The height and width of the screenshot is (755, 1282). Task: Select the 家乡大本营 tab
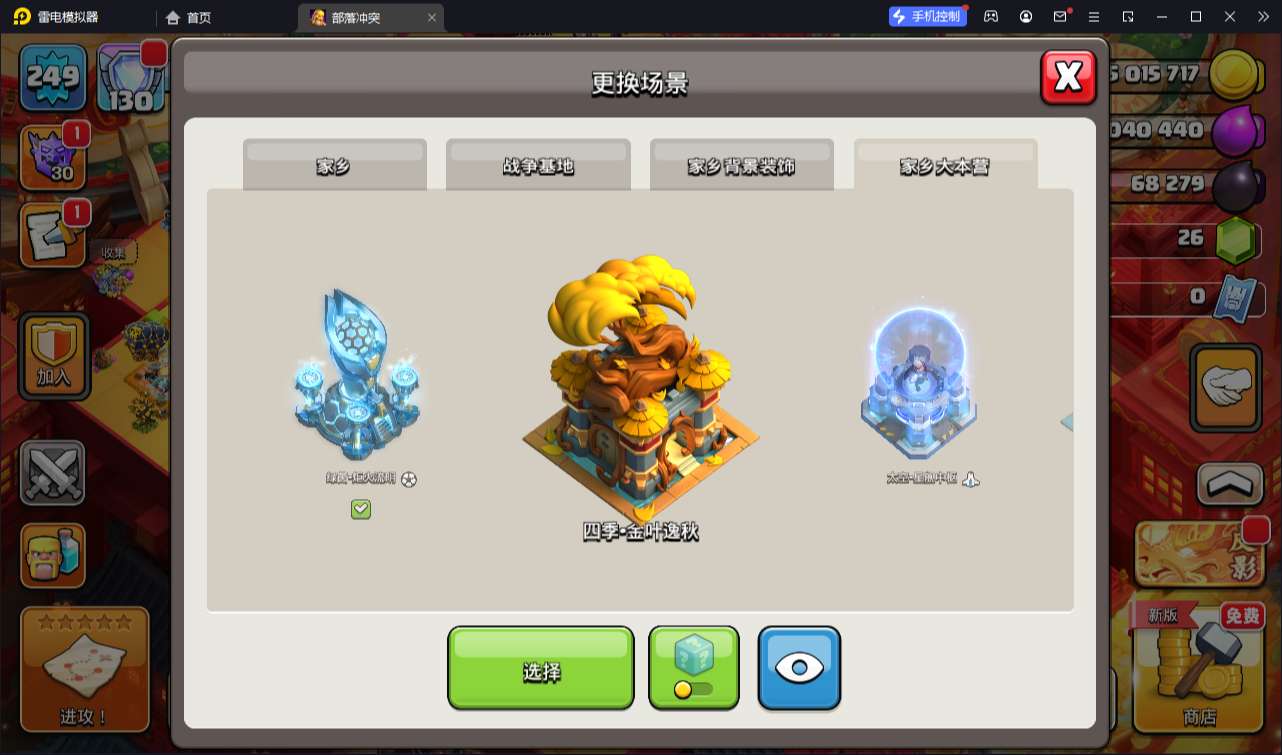945,165
